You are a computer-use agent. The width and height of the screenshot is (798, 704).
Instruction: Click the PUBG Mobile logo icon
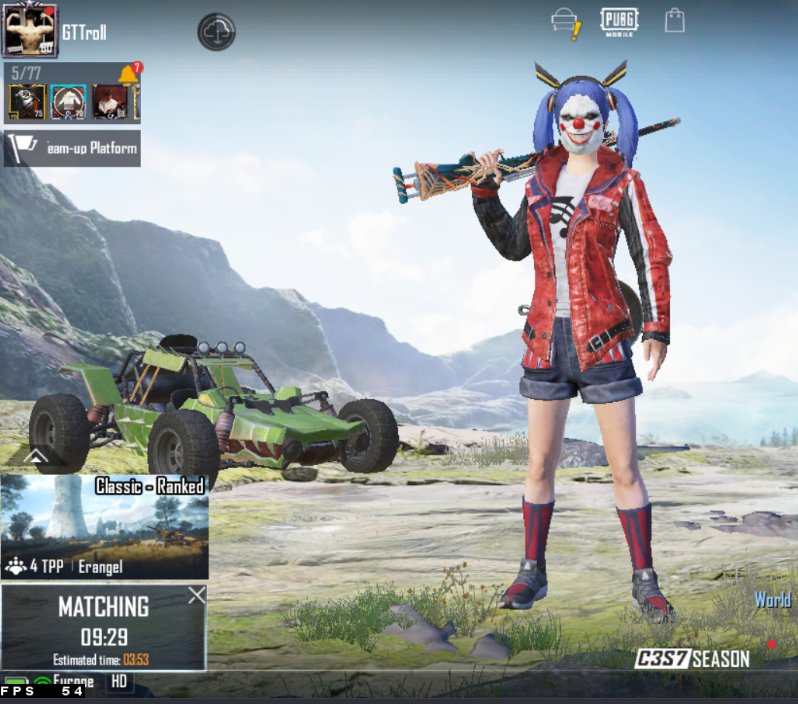pos(619,21)
